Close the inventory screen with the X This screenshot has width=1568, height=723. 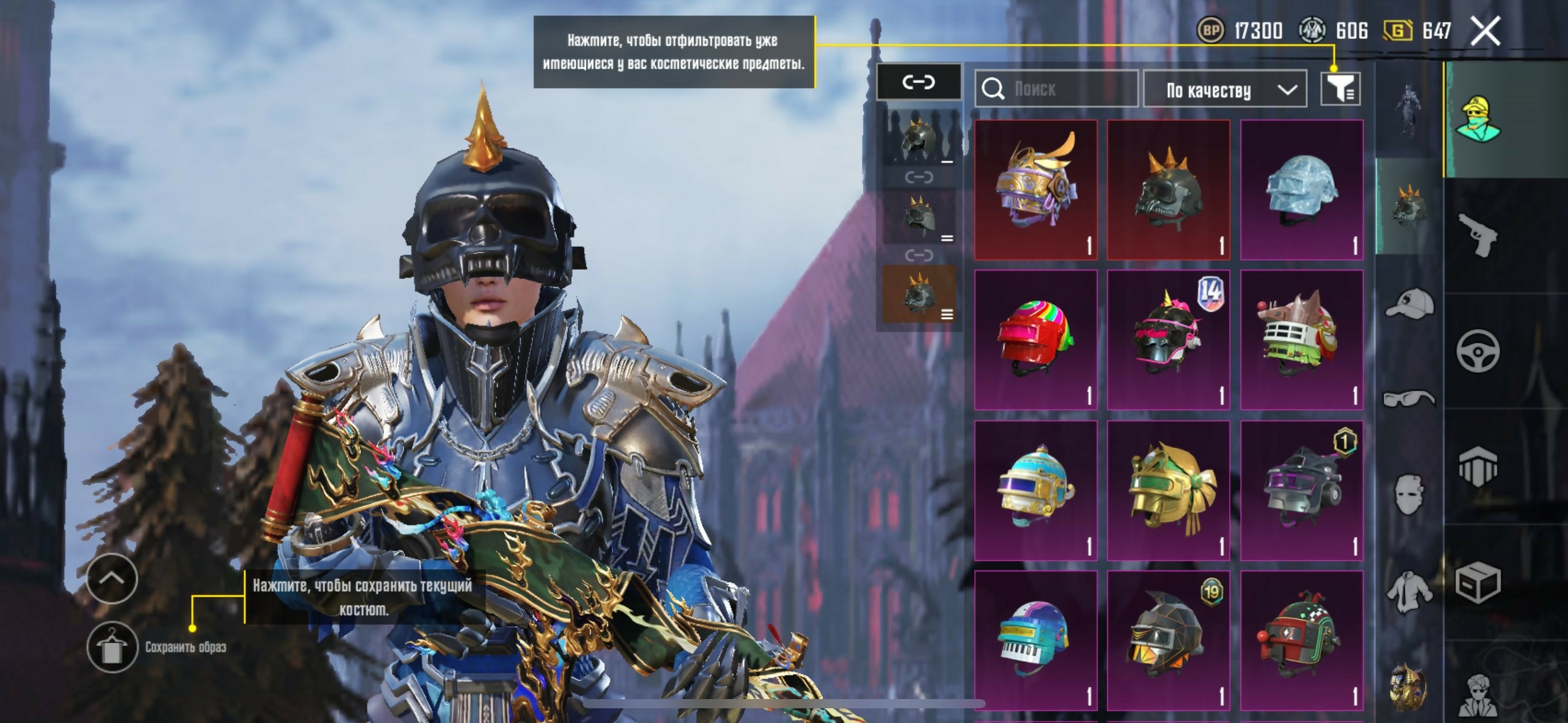click(x=1485, y=31)
